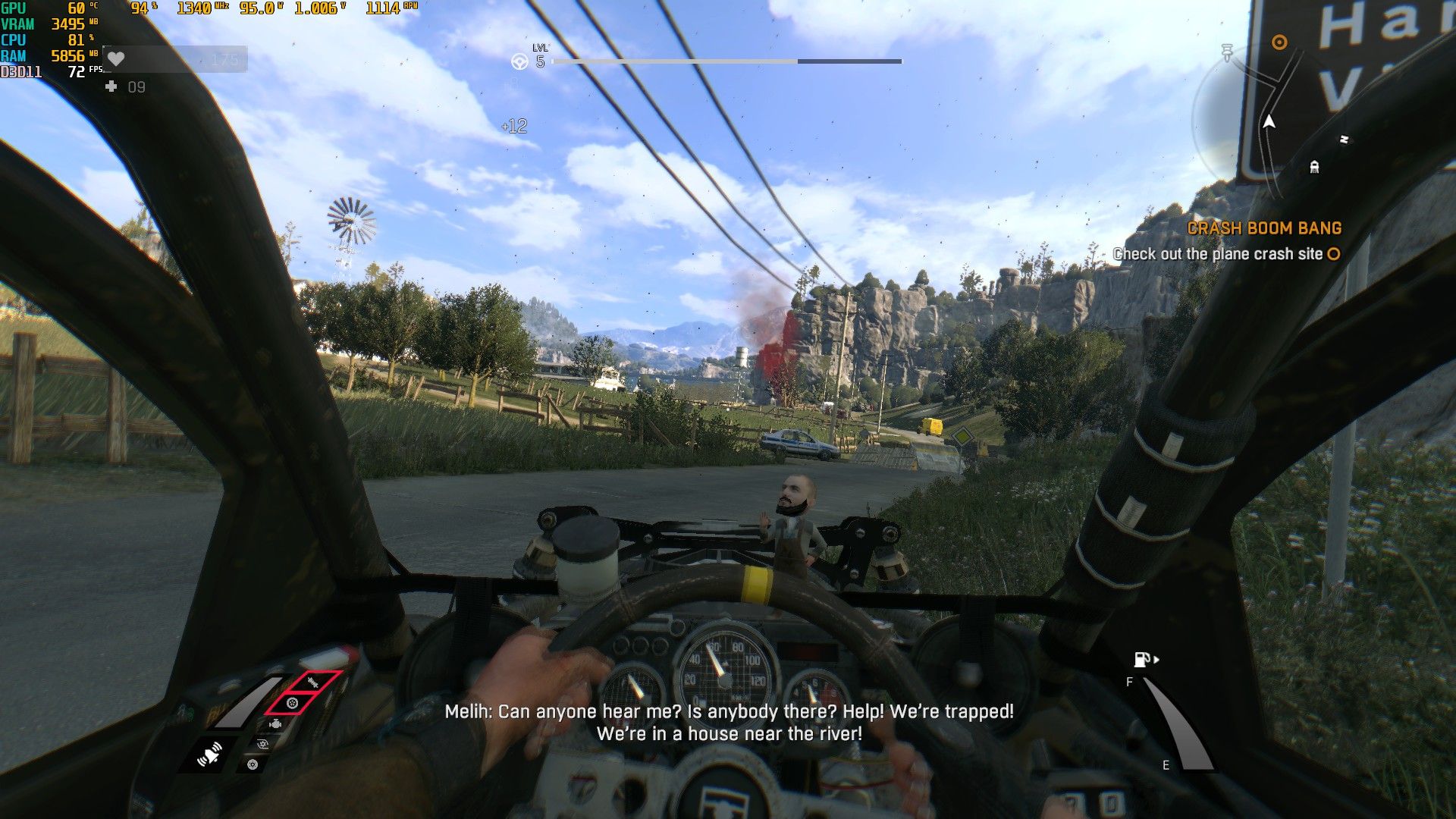The height and width of the screenshot is (819, 1456).
Task: Click the pushpin marker on the minimap
Action: click(x=1227, y=52)
